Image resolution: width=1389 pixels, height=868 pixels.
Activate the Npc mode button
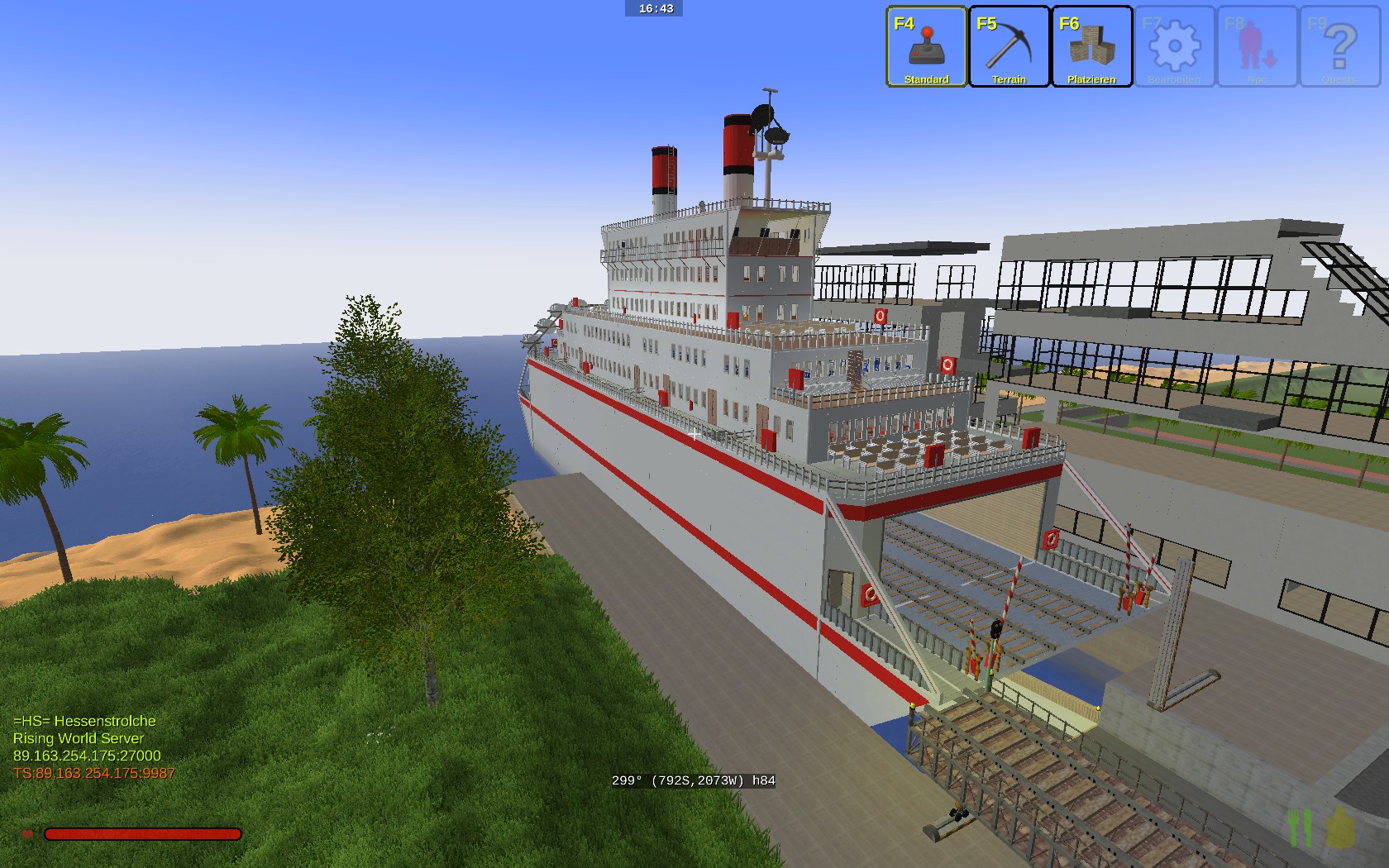tap(1257, 46)
